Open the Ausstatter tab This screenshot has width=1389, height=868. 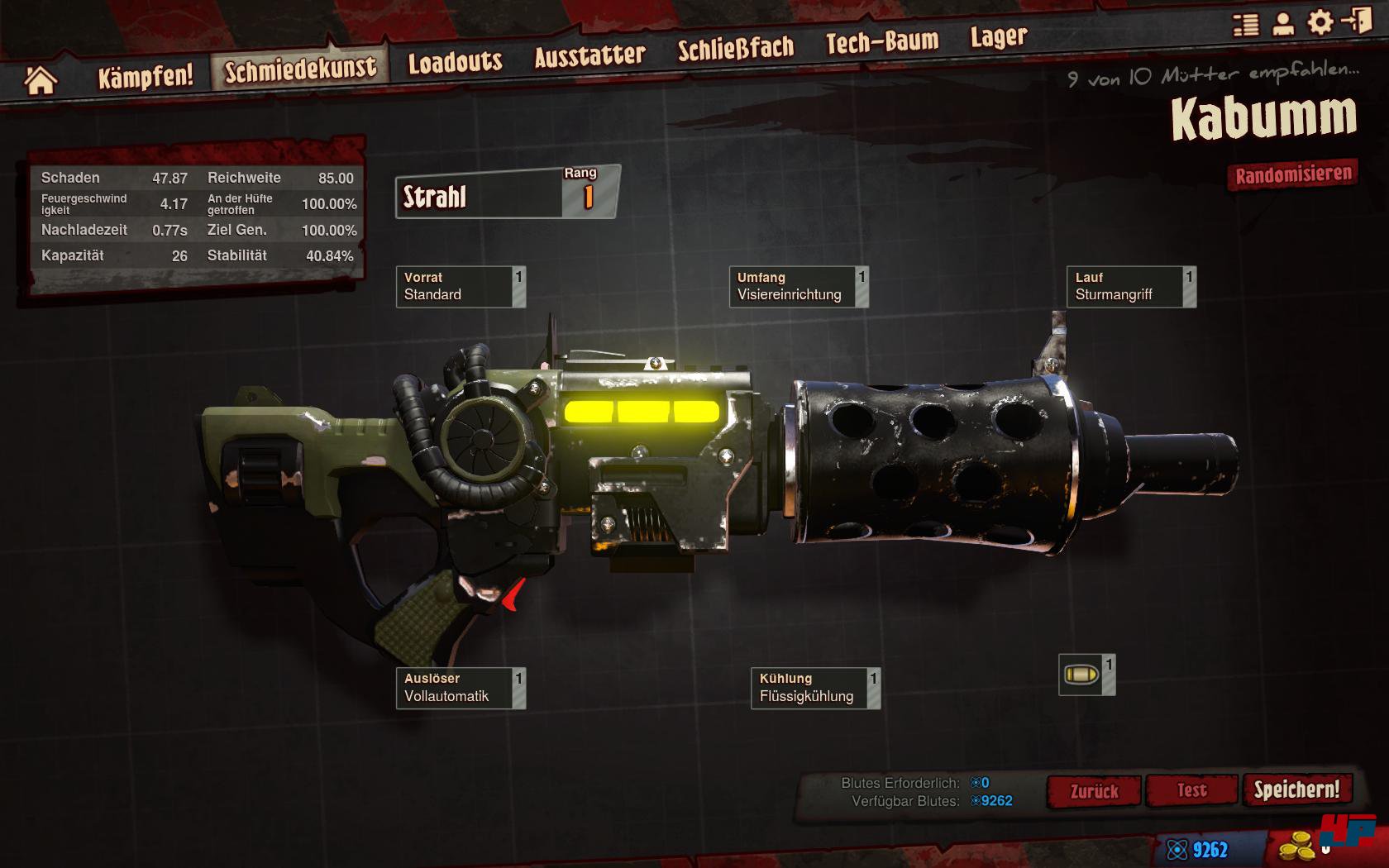(589, 55)
